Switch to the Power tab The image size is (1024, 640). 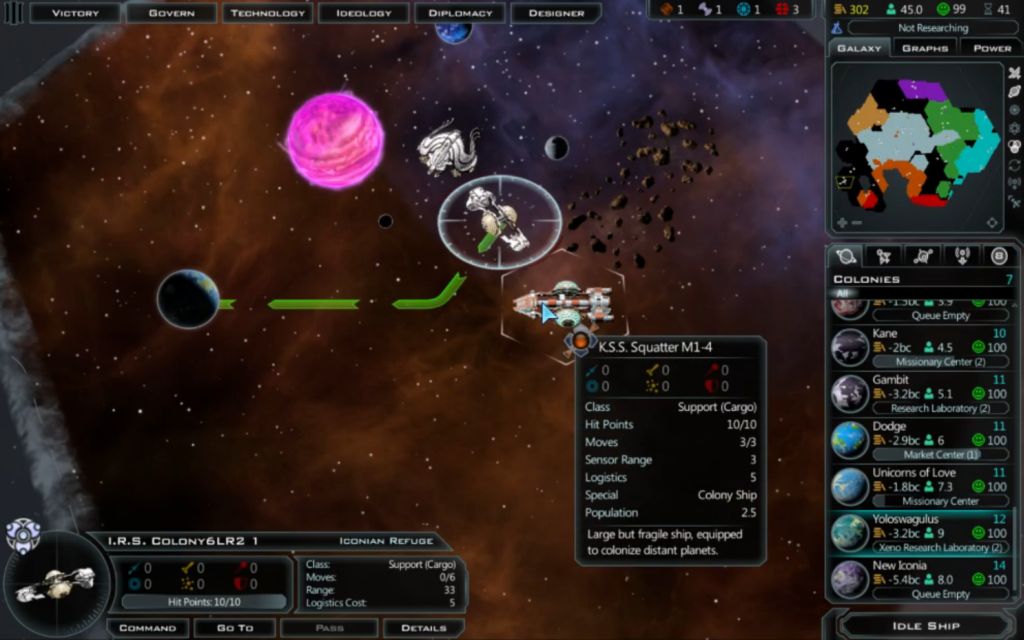(991, 48)
